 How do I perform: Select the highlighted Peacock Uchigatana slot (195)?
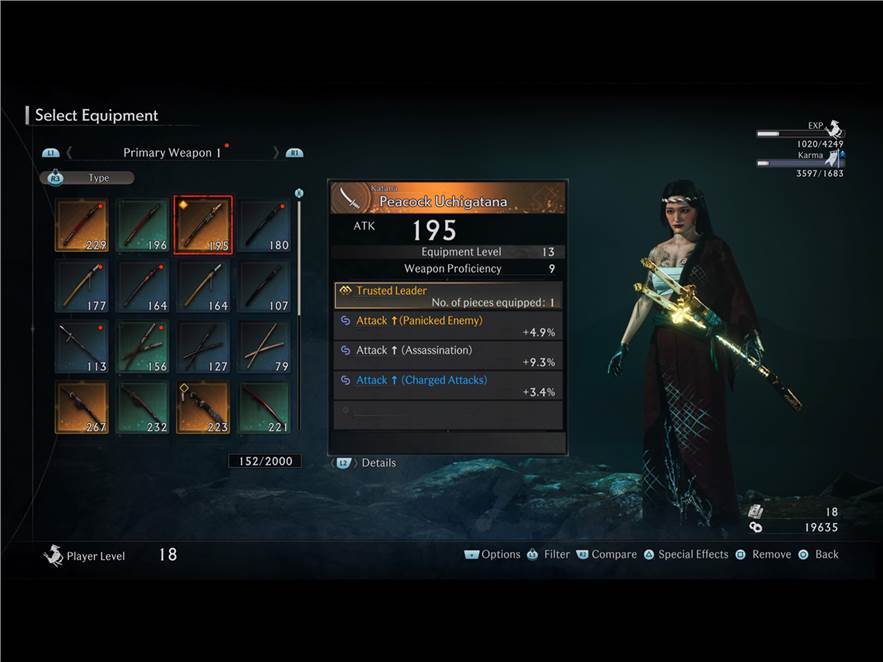point(204,225)
